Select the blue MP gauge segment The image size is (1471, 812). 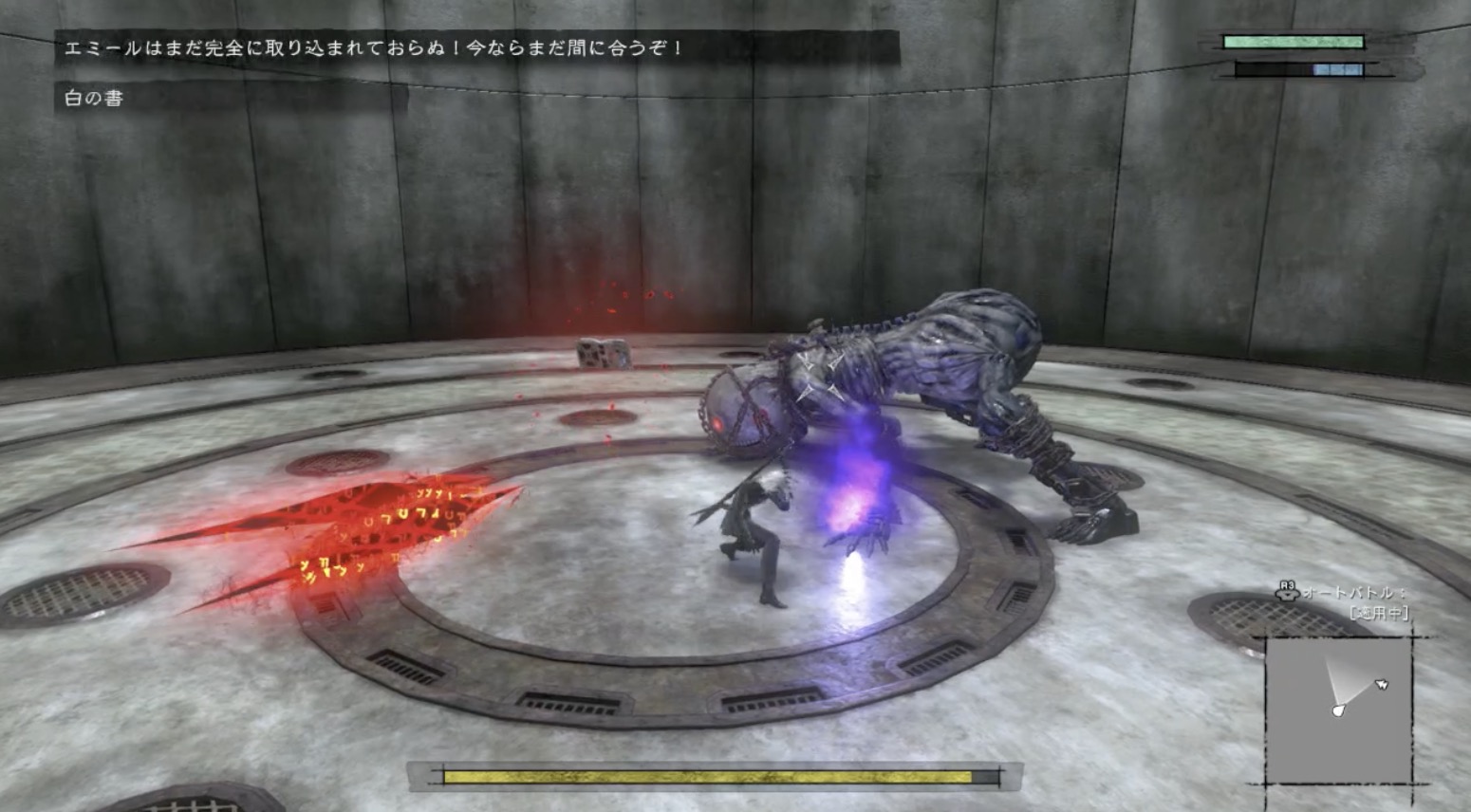click(x=1339, y=69)
